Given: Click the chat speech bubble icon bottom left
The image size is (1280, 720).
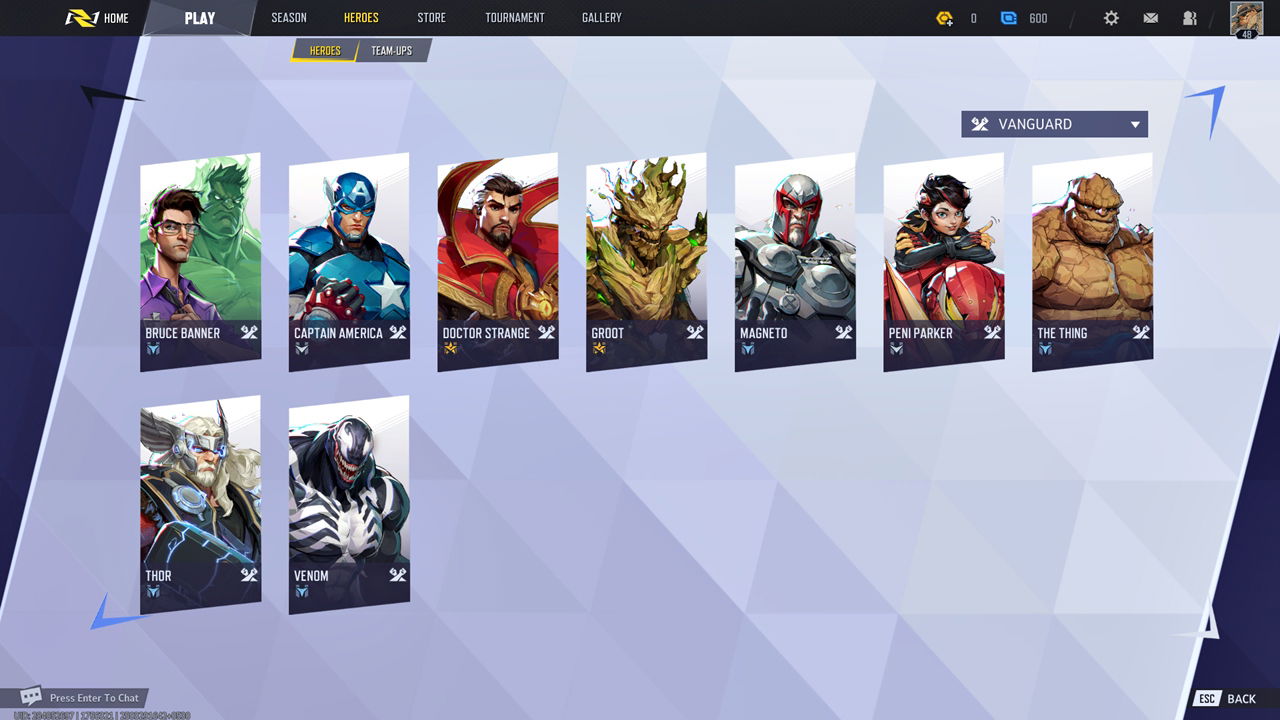Looking at the screenshot, I should point(31,697).
